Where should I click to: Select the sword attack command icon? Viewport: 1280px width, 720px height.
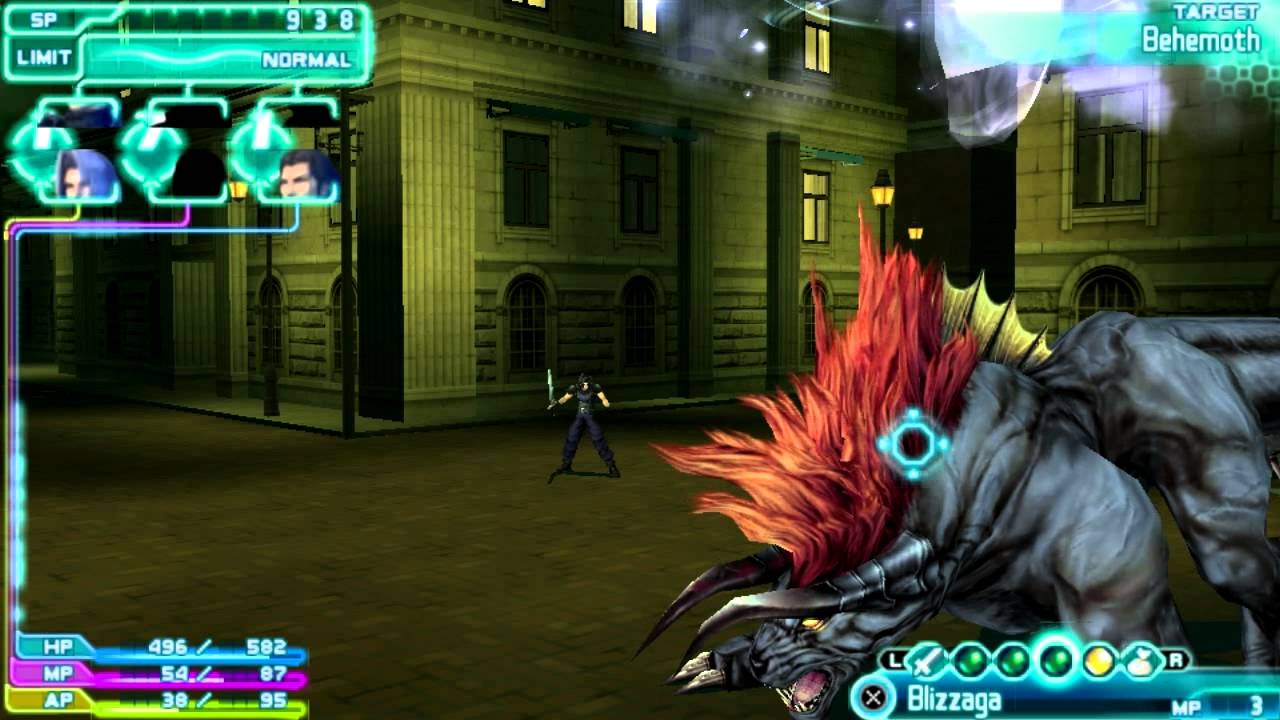click(x=924, y=662)
